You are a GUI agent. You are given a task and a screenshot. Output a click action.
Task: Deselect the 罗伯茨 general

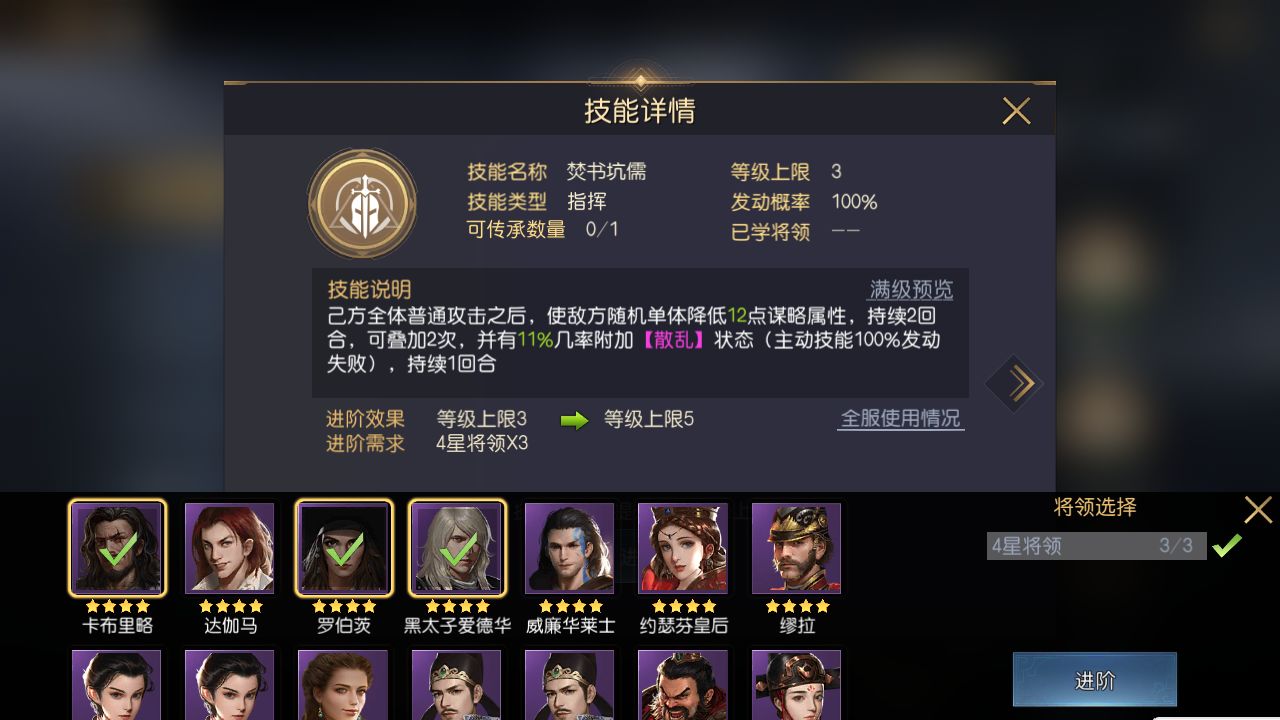pyautogui.click(x=343, y=548)
